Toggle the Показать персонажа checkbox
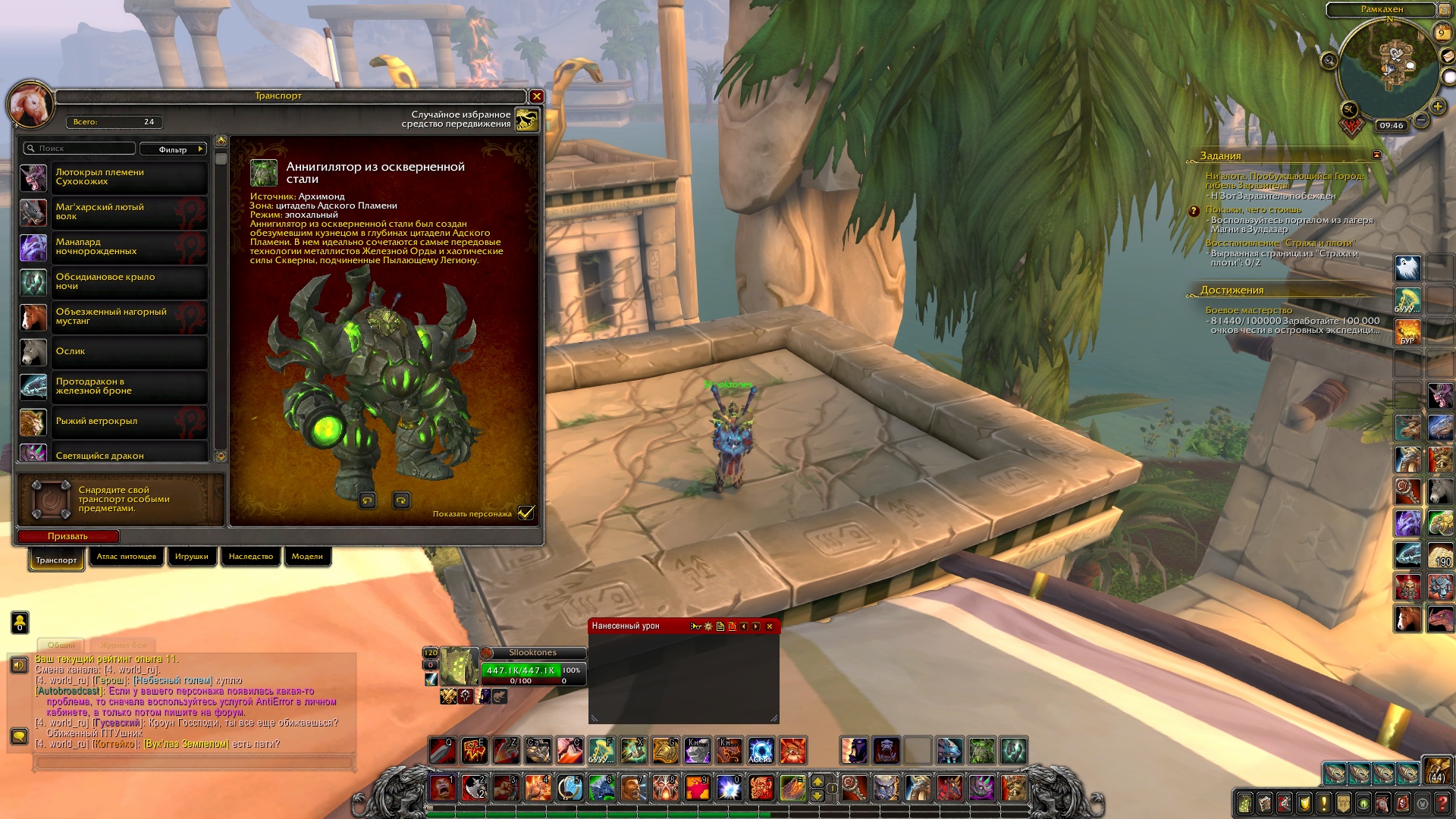Image resolution: width=1456 pixels, height=819 pixels. coord(526,513)
